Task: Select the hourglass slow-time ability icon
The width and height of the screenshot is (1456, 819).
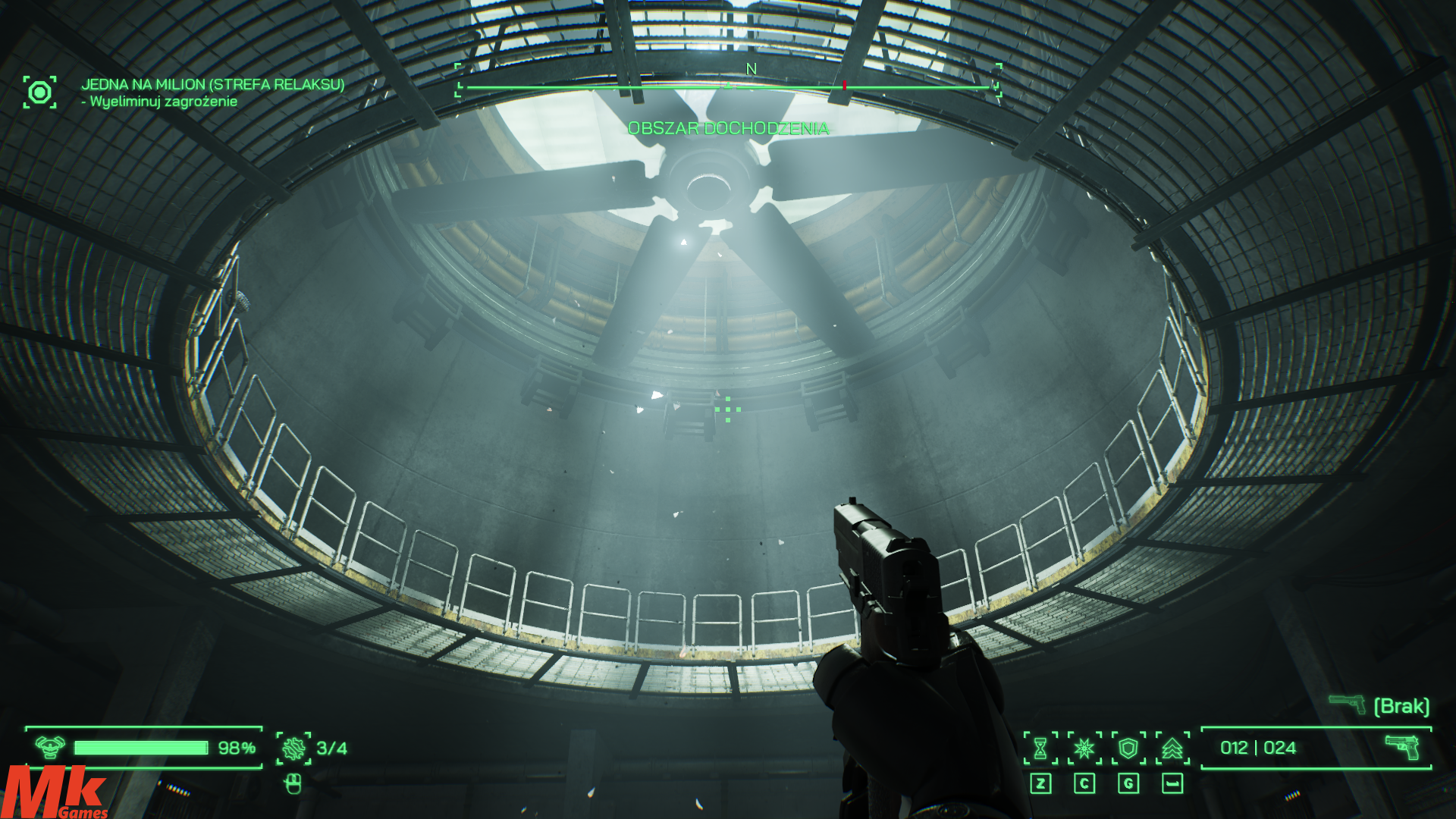Action: 1040,748
